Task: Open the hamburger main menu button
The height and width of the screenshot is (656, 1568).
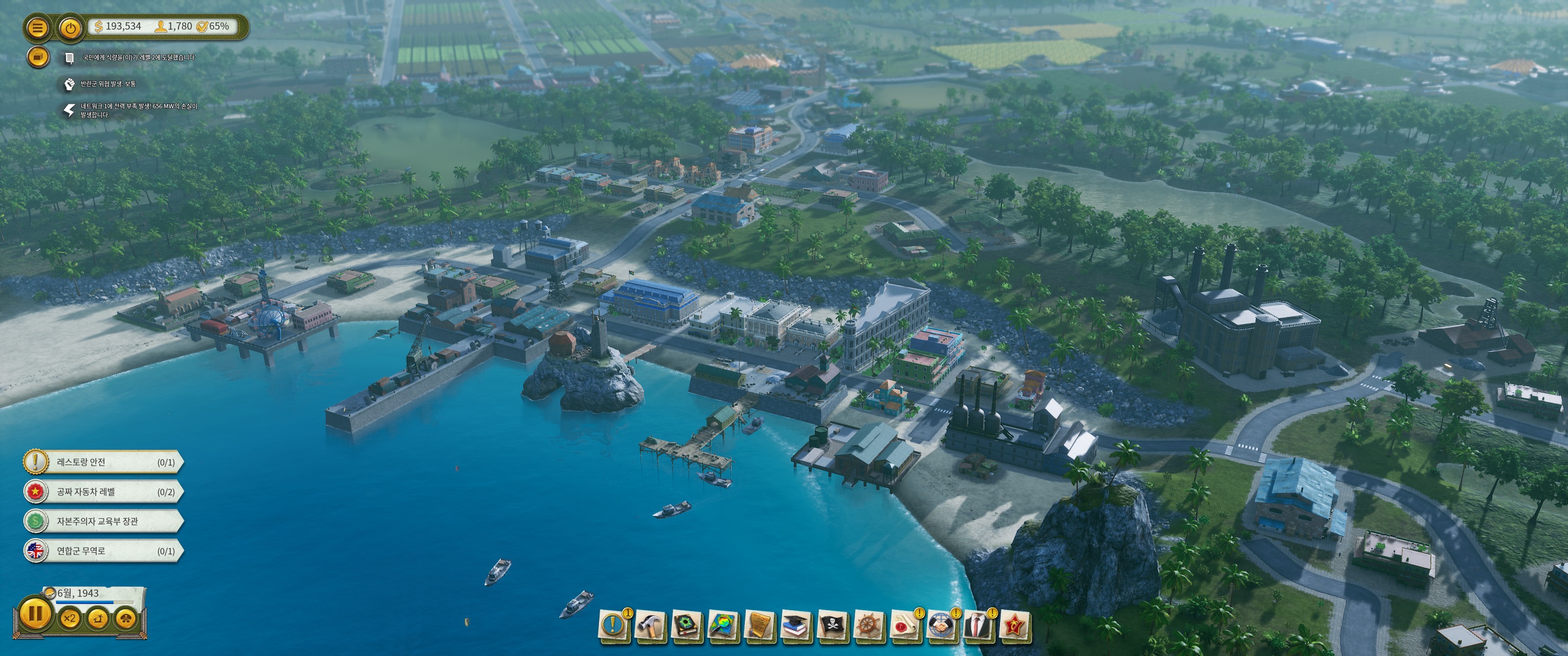Action: (37, 27)
